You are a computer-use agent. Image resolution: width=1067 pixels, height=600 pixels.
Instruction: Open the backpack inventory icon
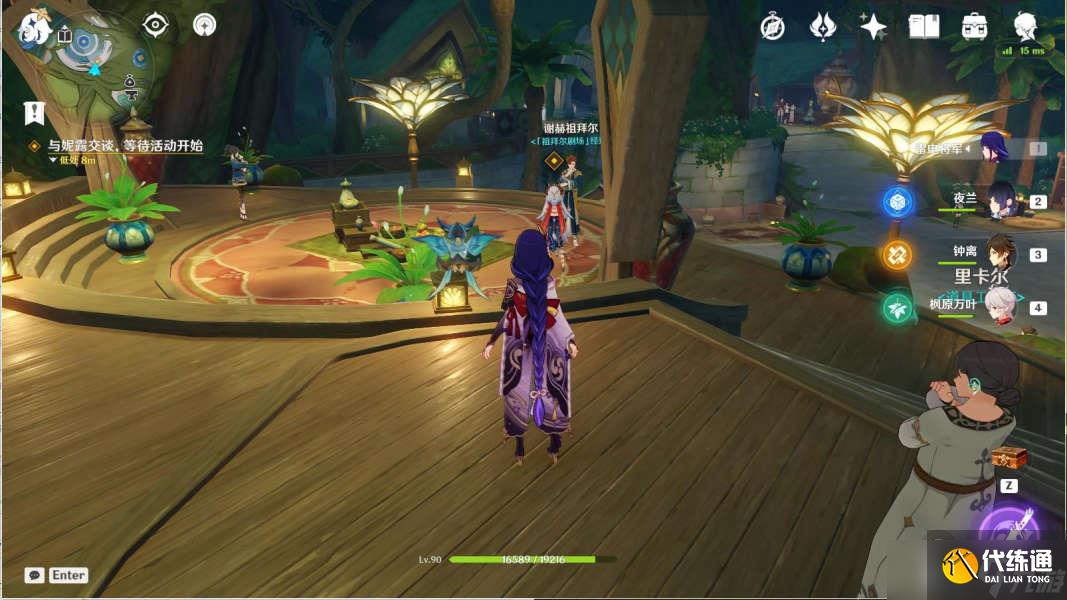pyautogui.click(x=975, y=27)
